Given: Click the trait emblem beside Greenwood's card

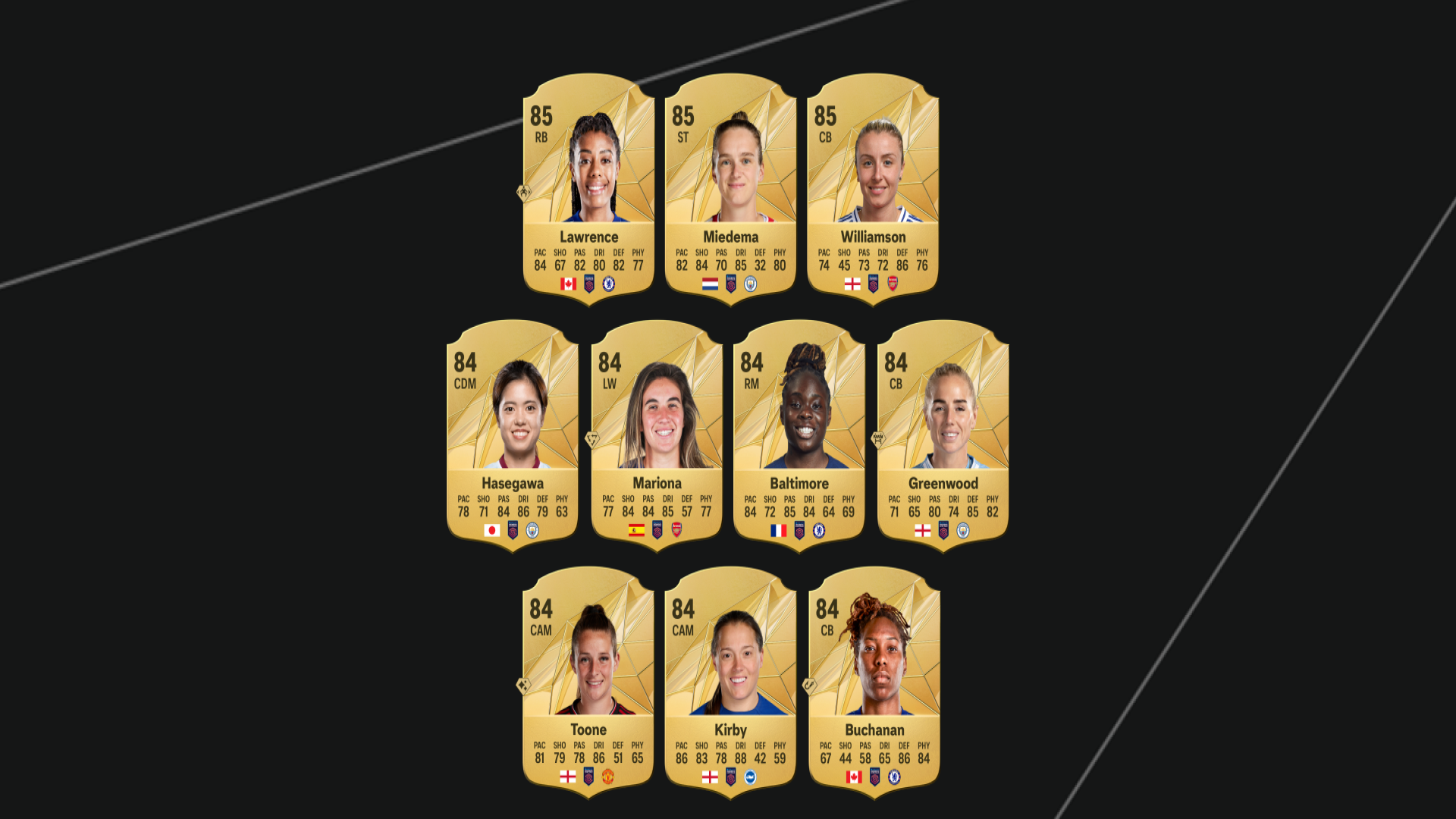Looking at the screenshot, I should [880, 440].
